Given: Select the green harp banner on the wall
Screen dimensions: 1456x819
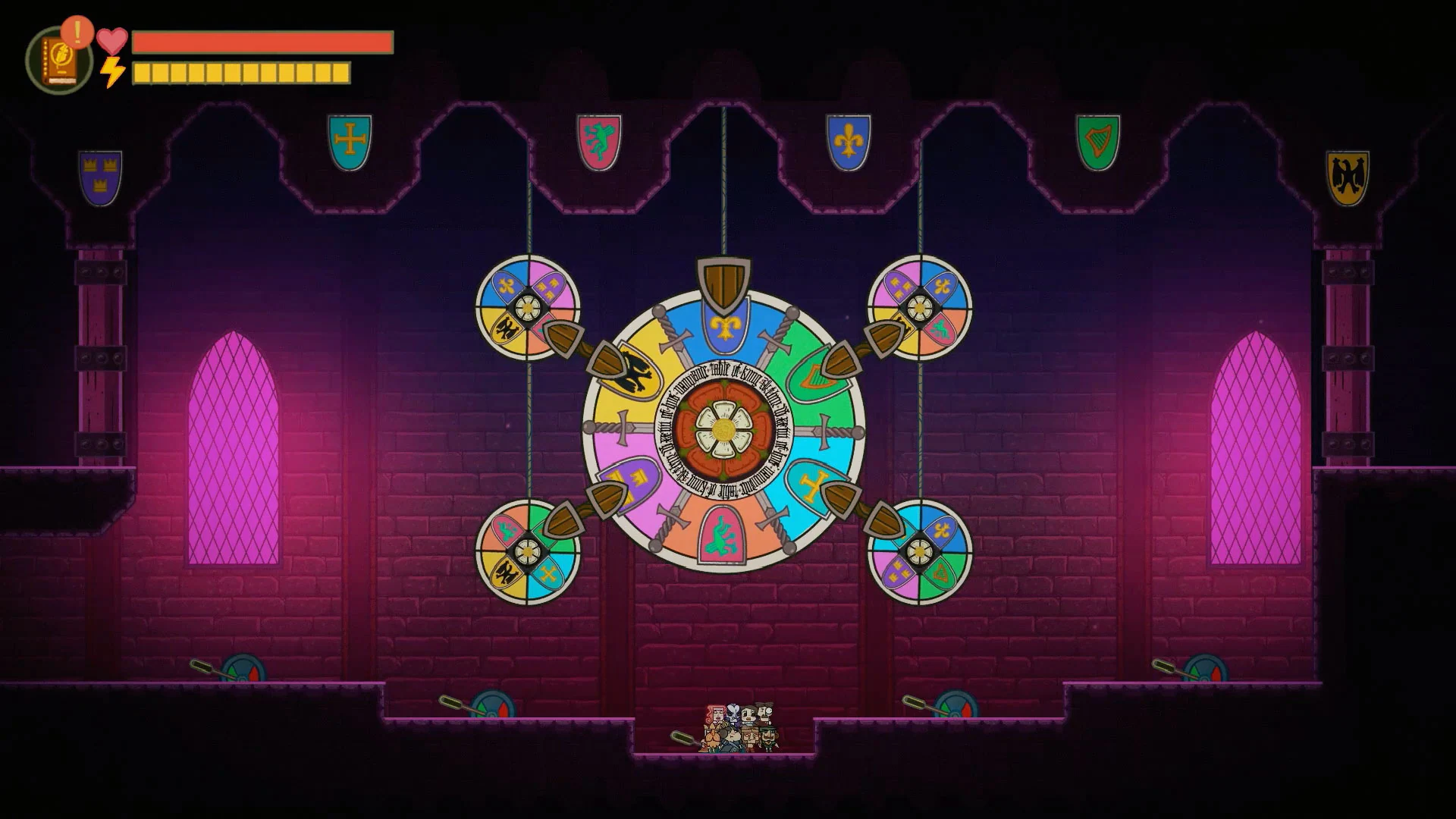Looking at the screenshot, I should click(x=1099, y=140).
